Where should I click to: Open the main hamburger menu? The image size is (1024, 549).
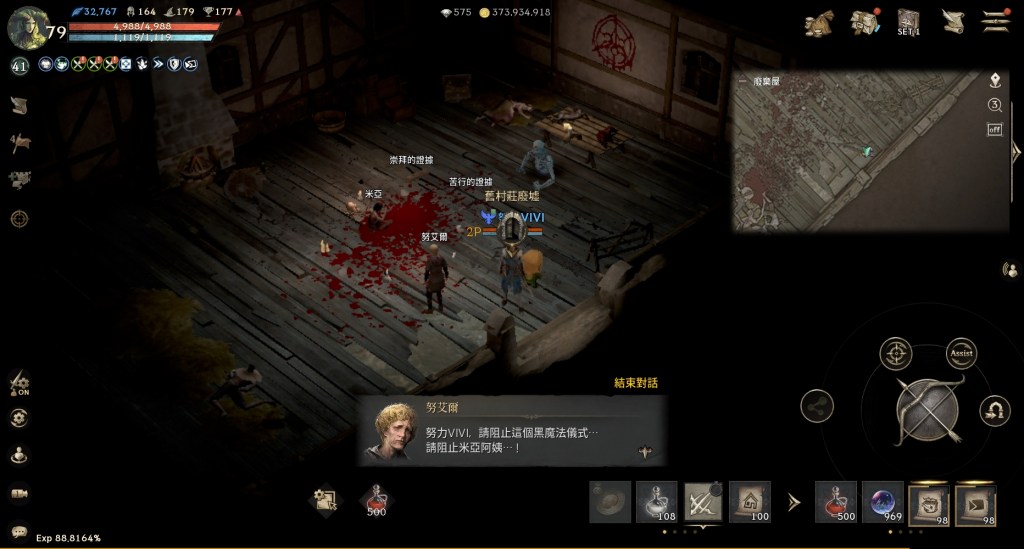coord(994,22)
